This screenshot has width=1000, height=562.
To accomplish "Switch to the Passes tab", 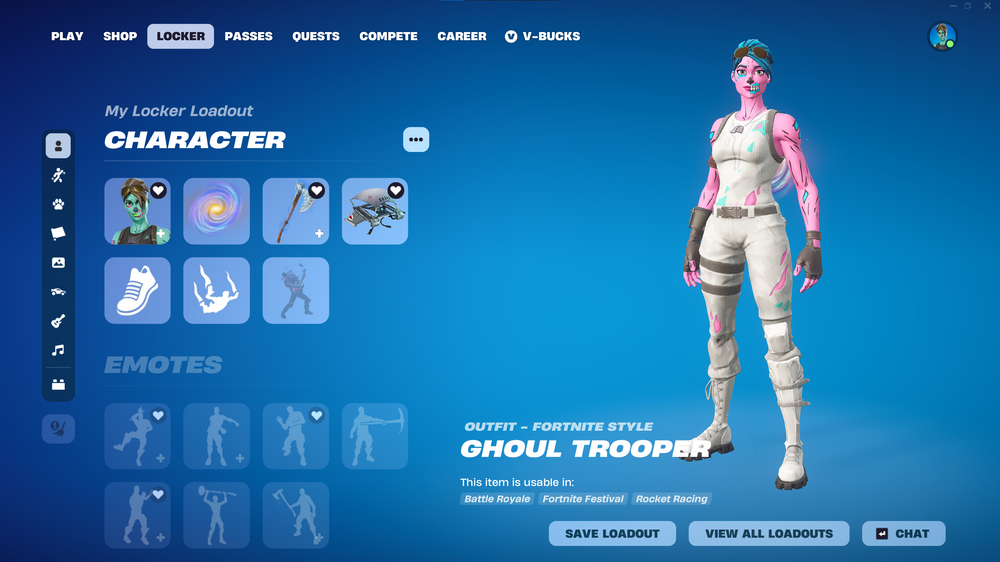I will tap(248, 36).
